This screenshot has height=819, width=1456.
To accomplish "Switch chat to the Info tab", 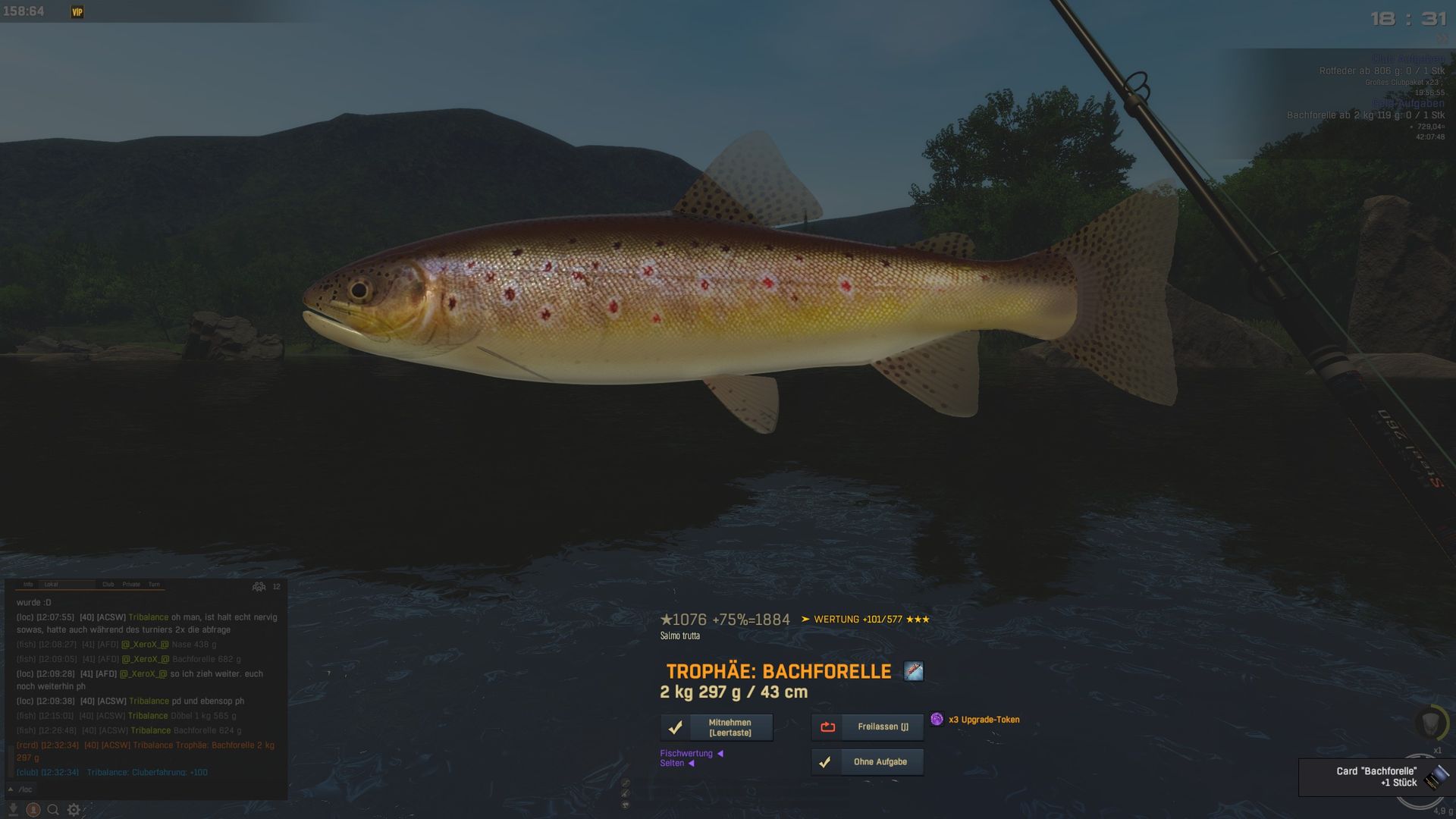I will (x=28, y=585).
